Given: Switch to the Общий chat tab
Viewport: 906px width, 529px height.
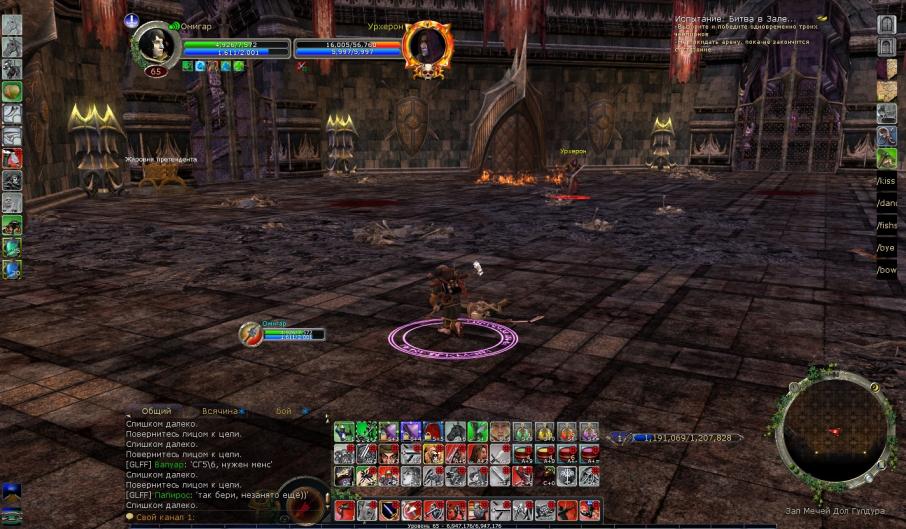Looking at the screenshot, I should (x=156, y=411).
